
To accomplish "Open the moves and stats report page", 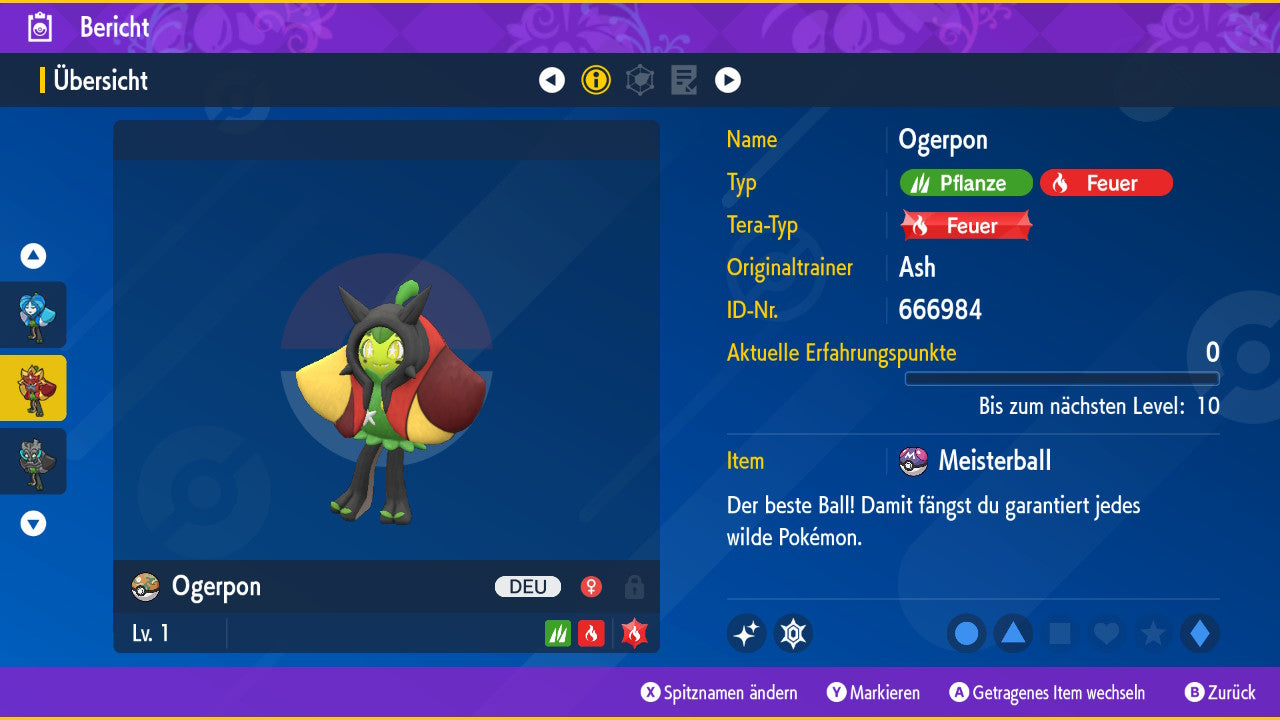I will (x=684, y=80).
